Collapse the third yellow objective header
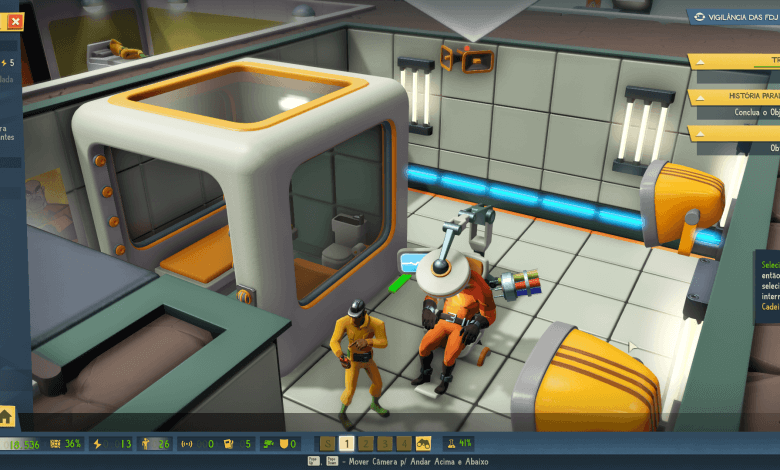Screen dimensions: 780x470 click(x=700, y=133)
